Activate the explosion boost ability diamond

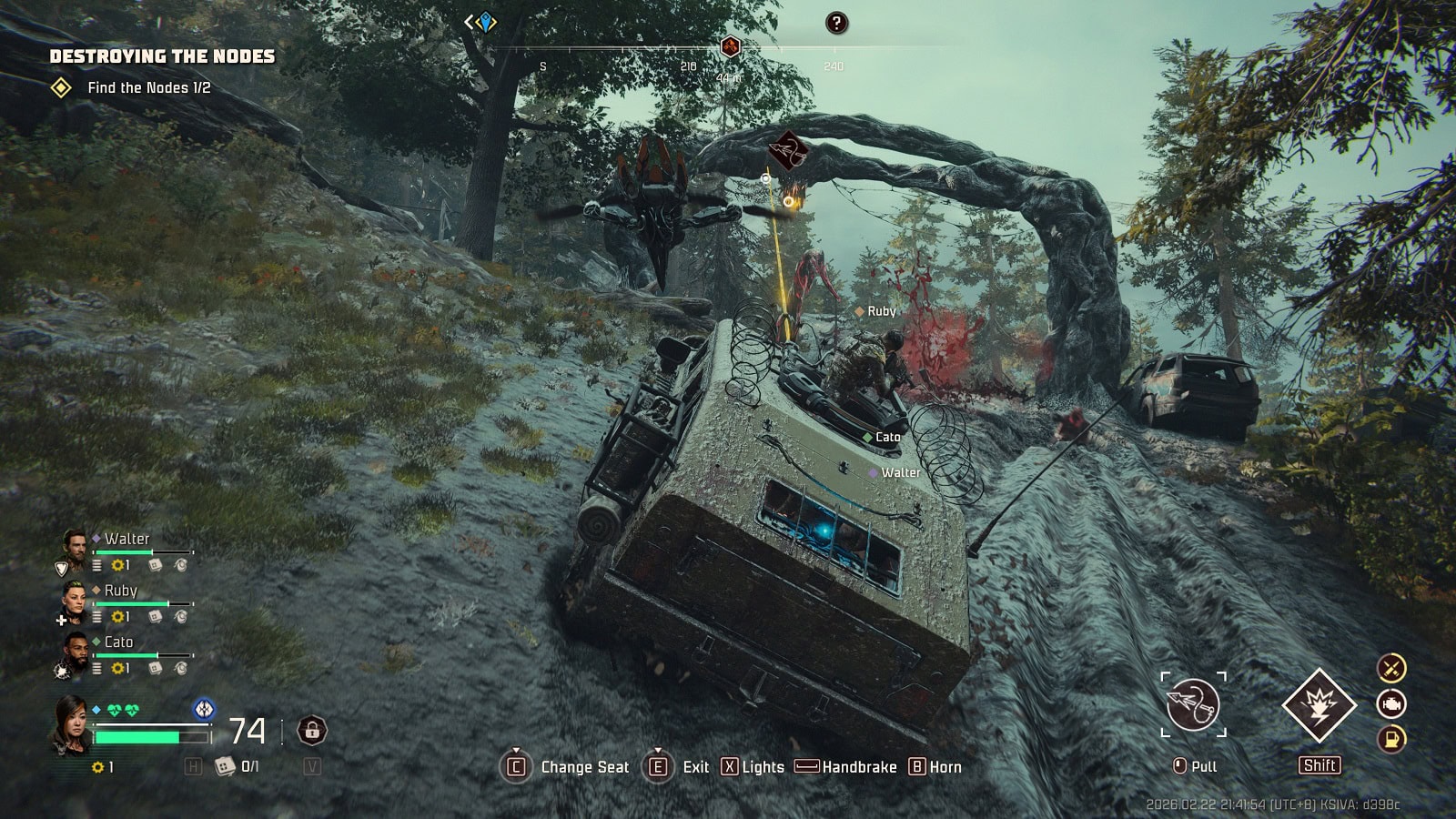pos(1319,705)
